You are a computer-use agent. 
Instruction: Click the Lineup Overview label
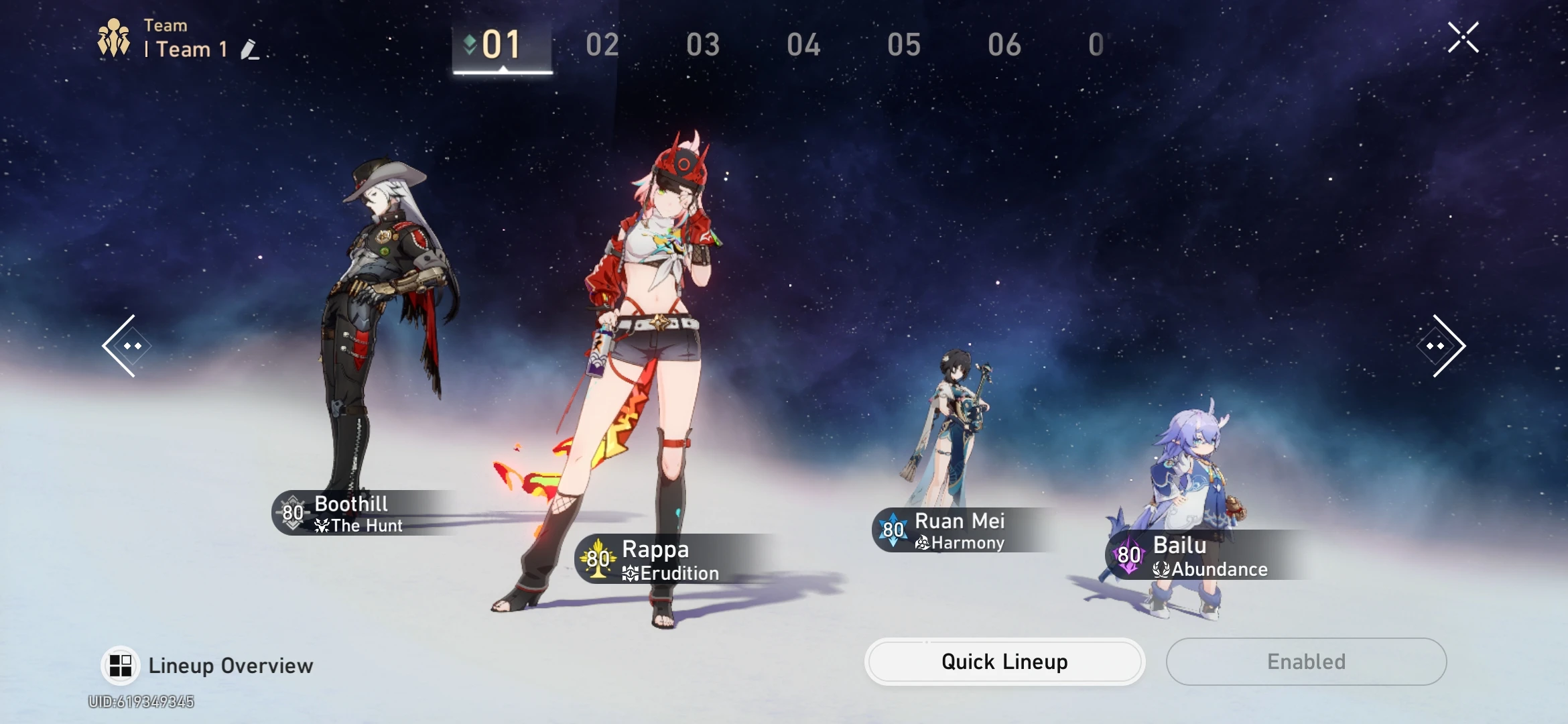(230, 665)
